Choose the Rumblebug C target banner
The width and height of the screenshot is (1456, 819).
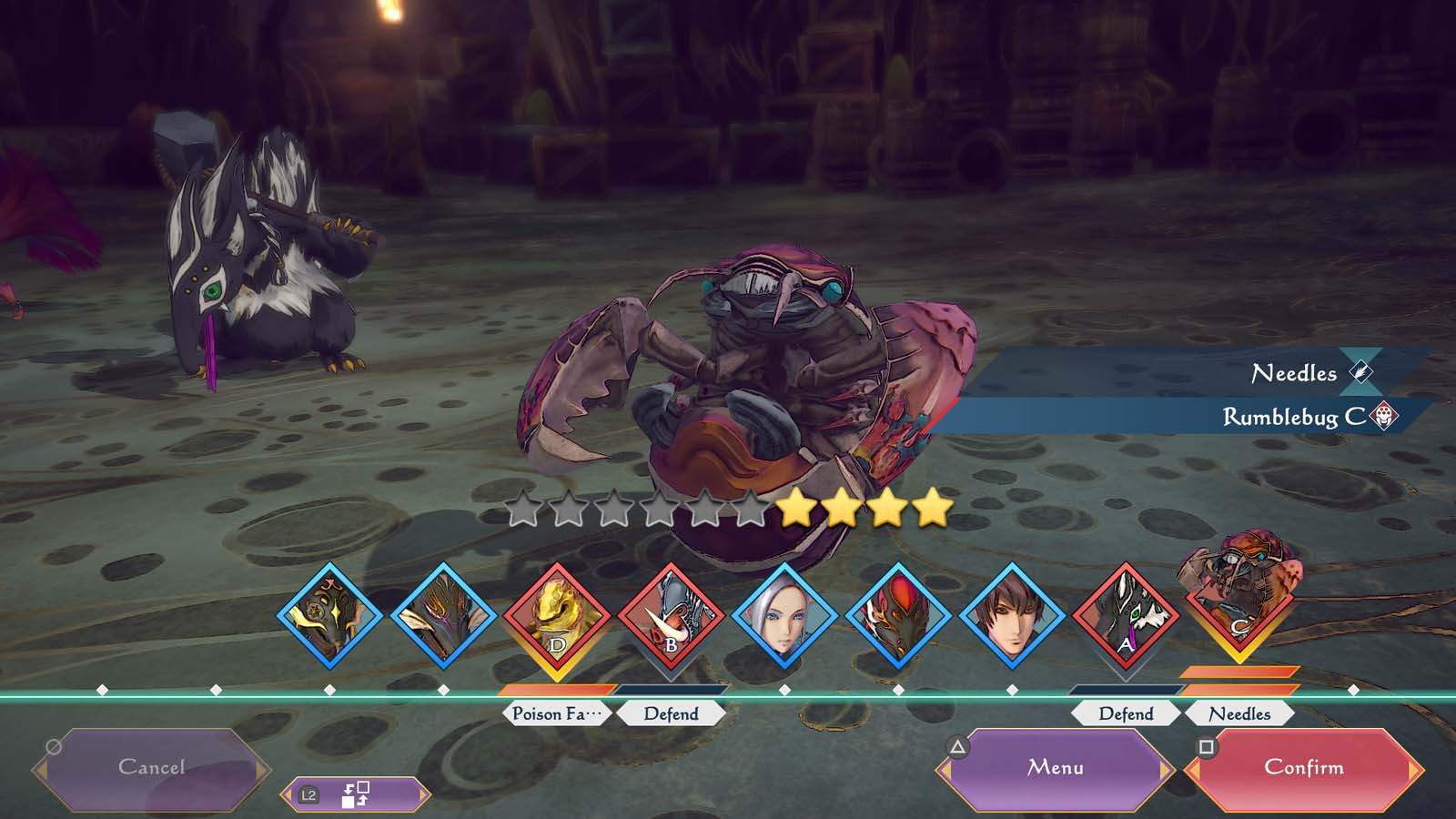1292,417
